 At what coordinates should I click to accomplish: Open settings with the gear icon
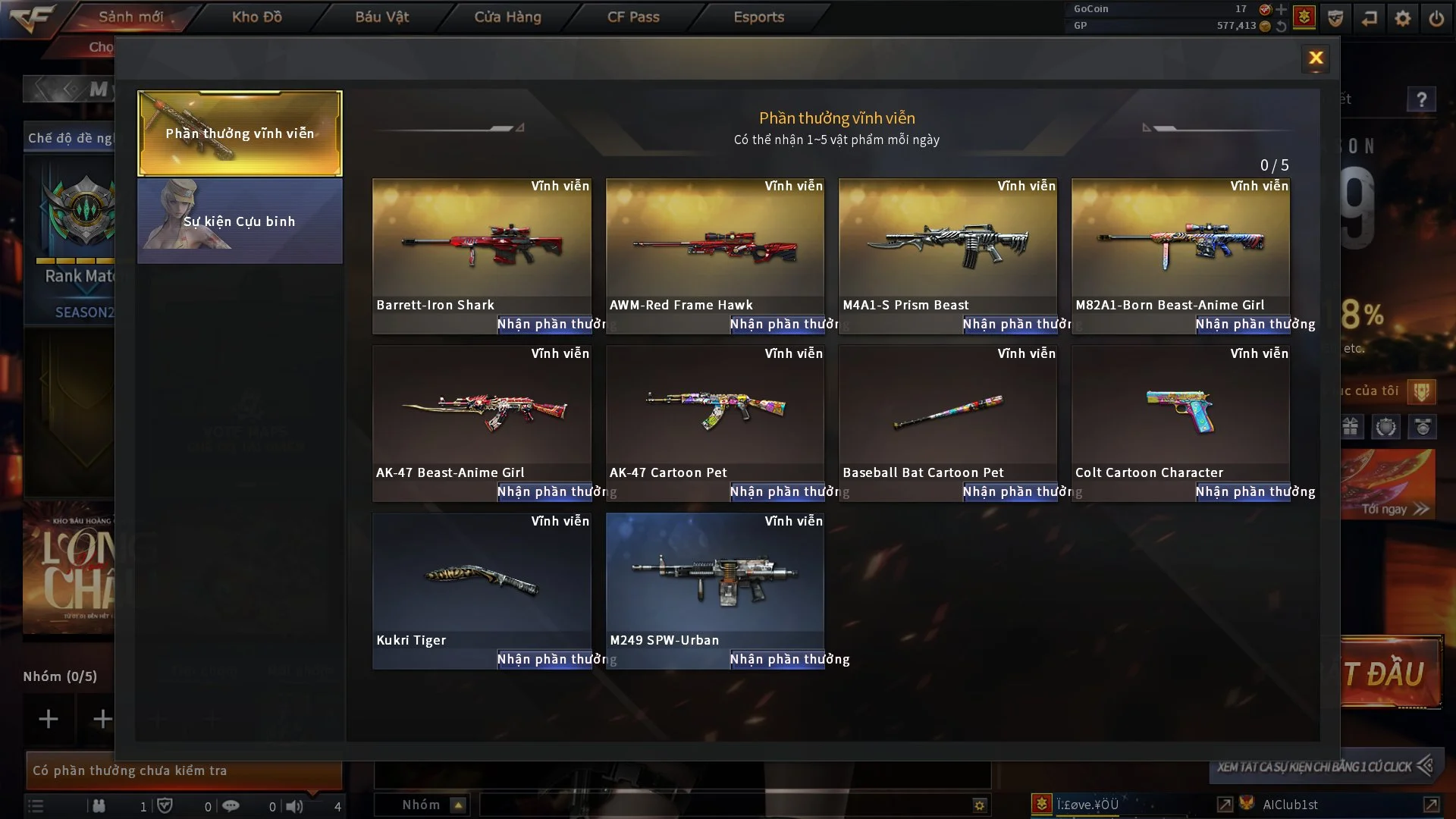coord(1403,18)
